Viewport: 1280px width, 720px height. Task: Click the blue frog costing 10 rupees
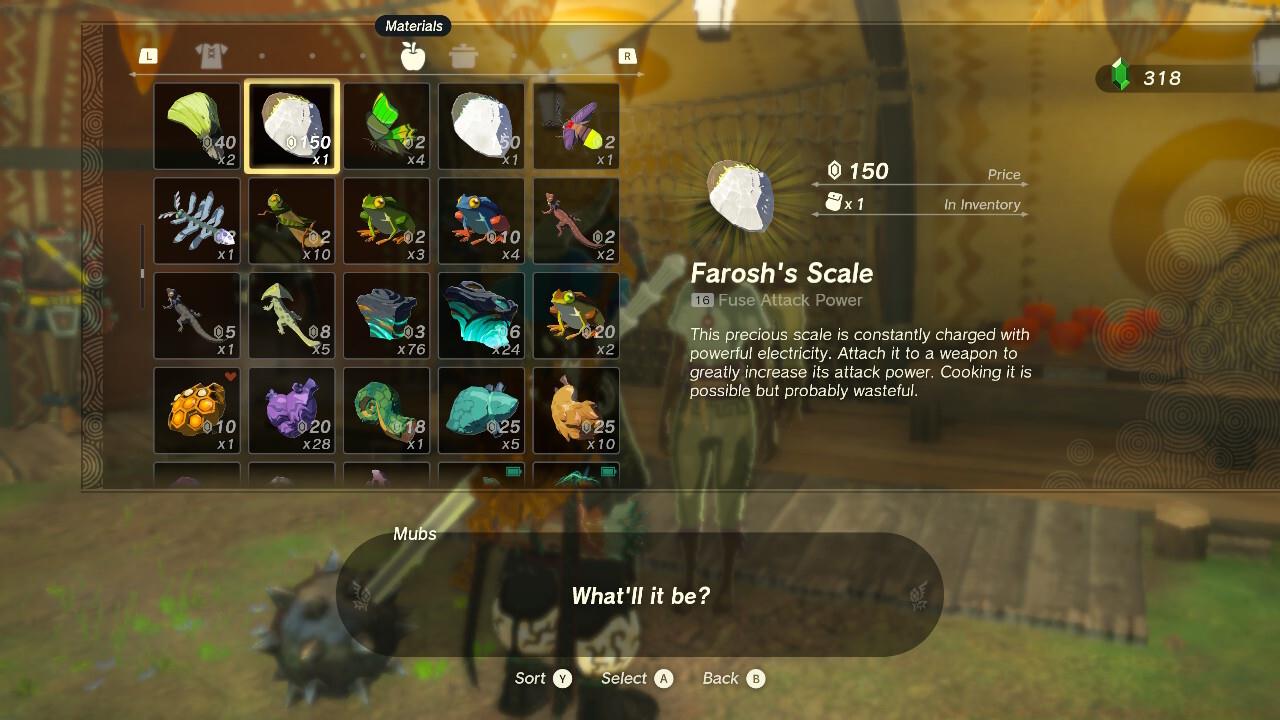coord(481,220)
